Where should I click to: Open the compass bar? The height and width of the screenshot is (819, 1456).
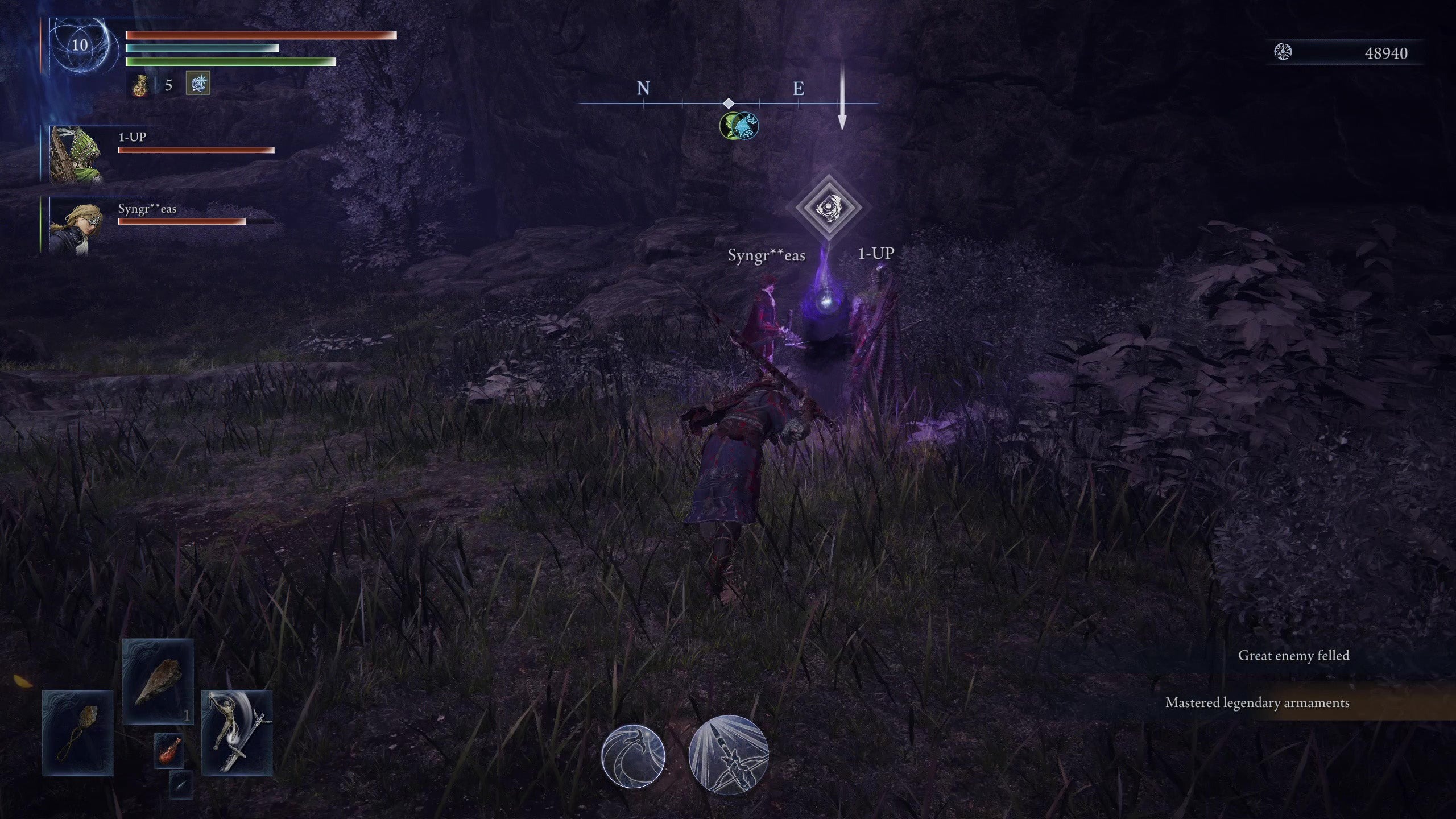pyautogui.click(x=728, y=104)
